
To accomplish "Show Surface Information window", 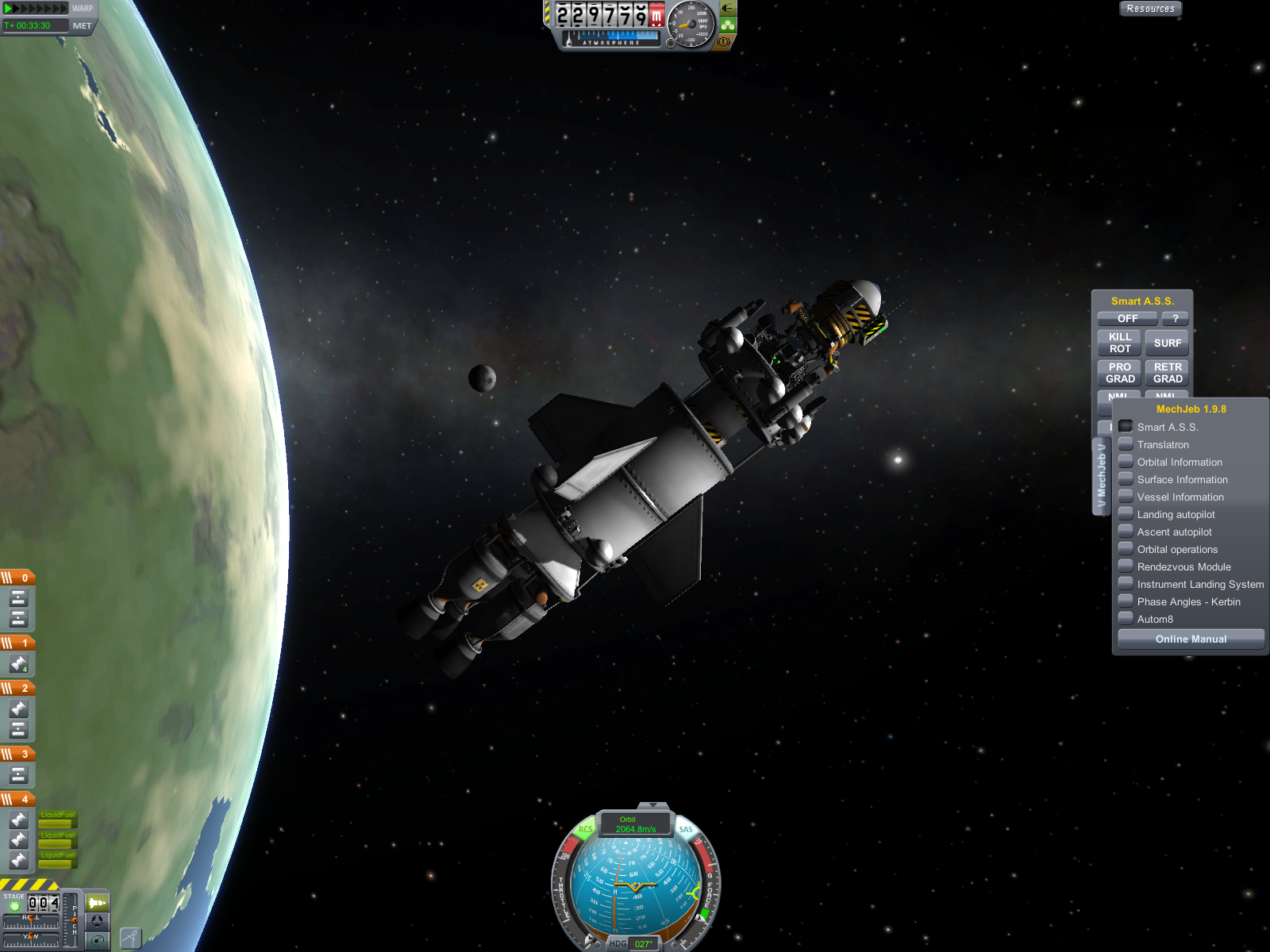I will click(x=1126, y=479).
